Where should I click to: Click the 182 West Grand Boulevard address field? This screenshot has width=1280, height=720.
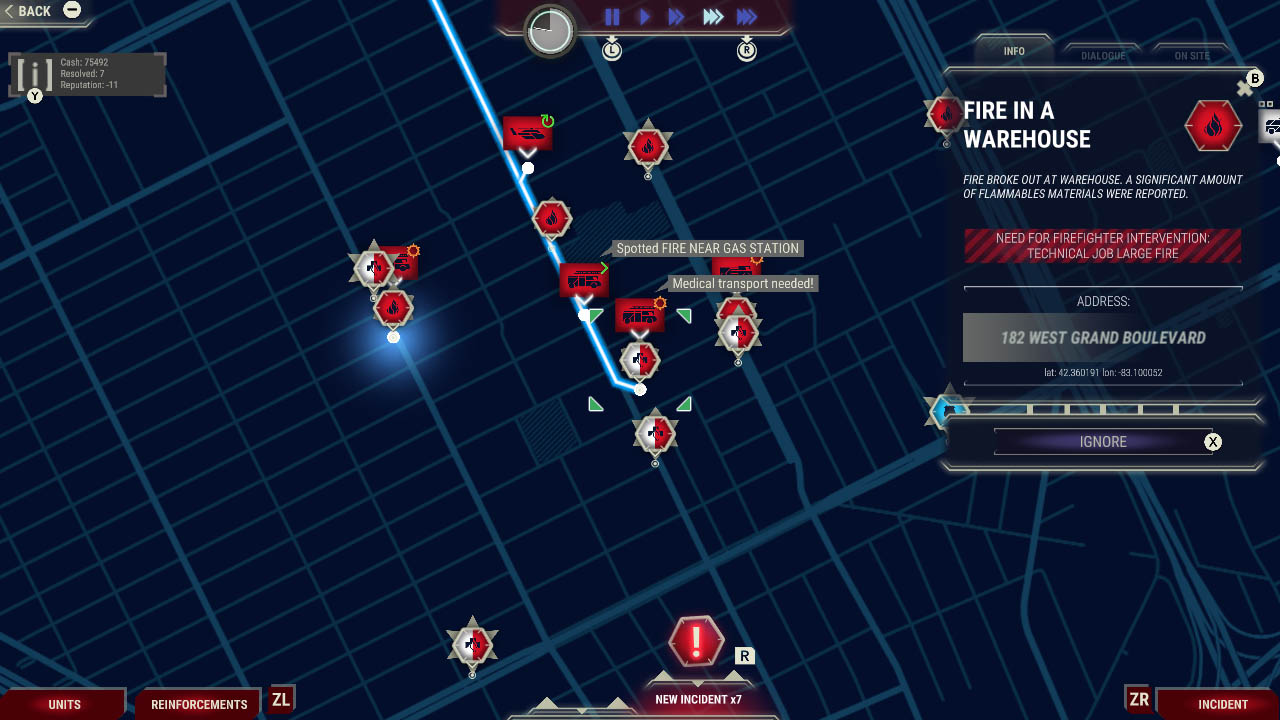tap(1105, 337)
